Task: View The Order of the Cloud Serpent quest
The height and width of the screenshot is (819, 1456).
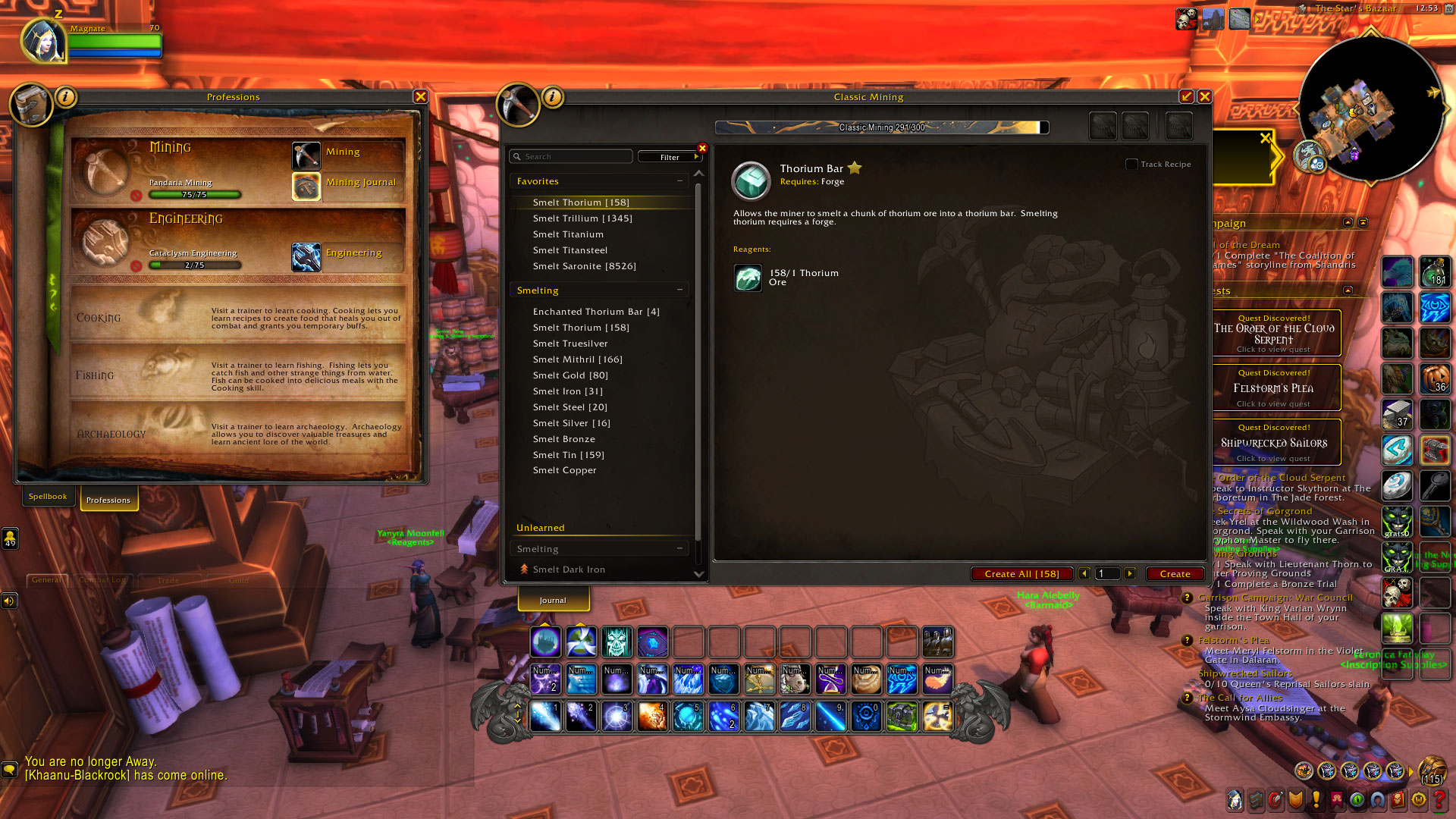Action: [1274, 334]
